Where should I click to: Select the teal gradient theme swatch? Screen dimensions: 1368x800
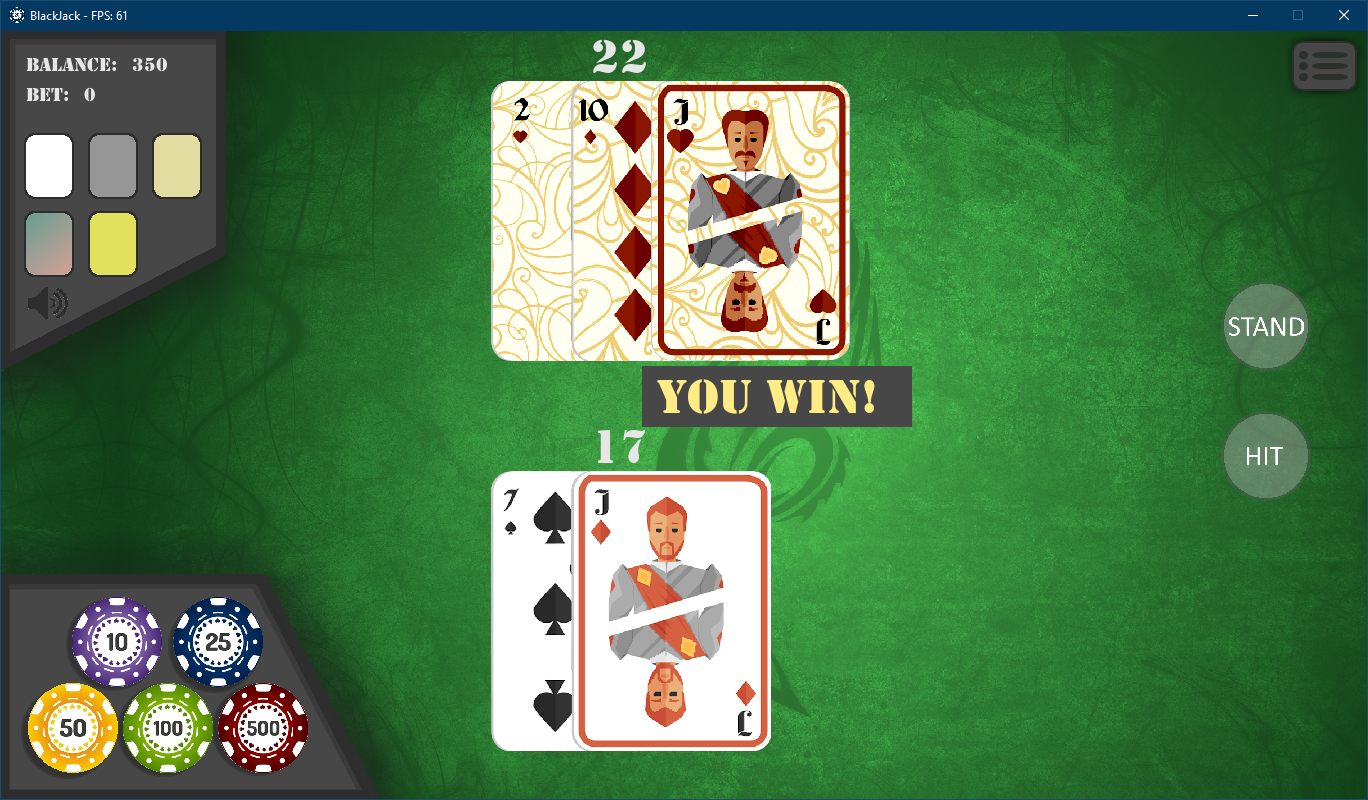[48, 244]
